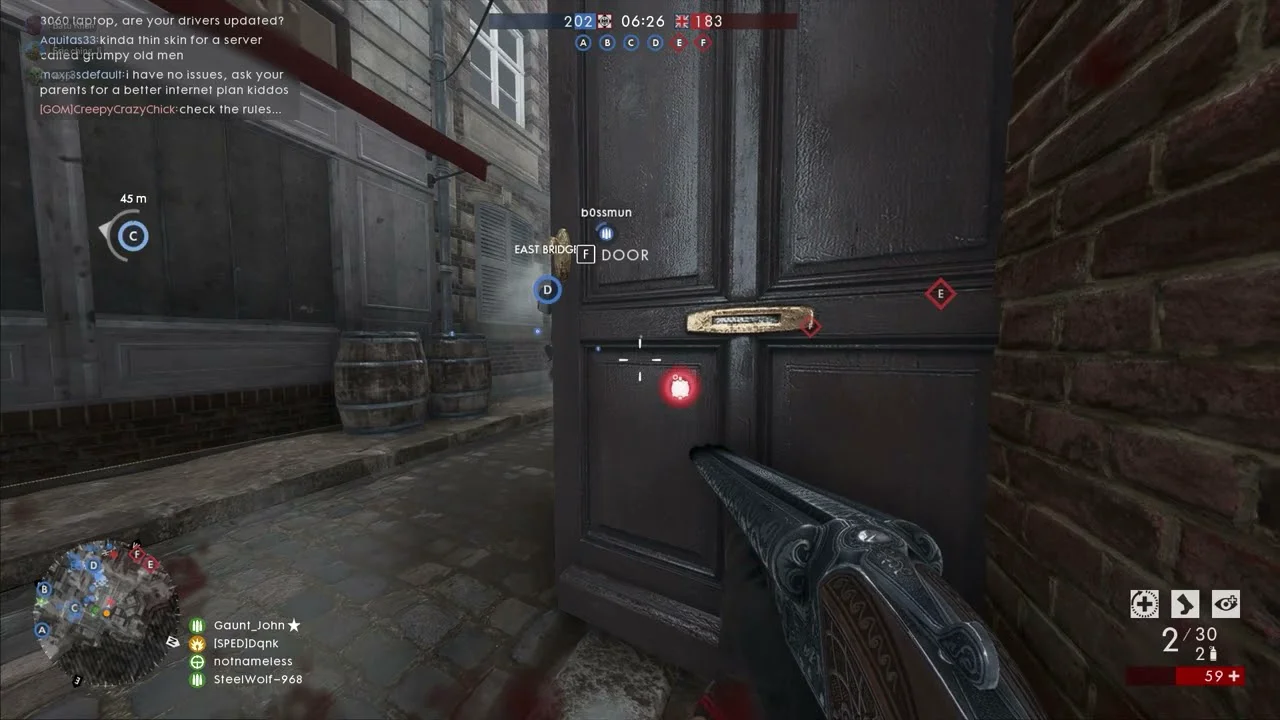Open the chat log messages
The image size is (1280, 720).
(x=162, y=65)
